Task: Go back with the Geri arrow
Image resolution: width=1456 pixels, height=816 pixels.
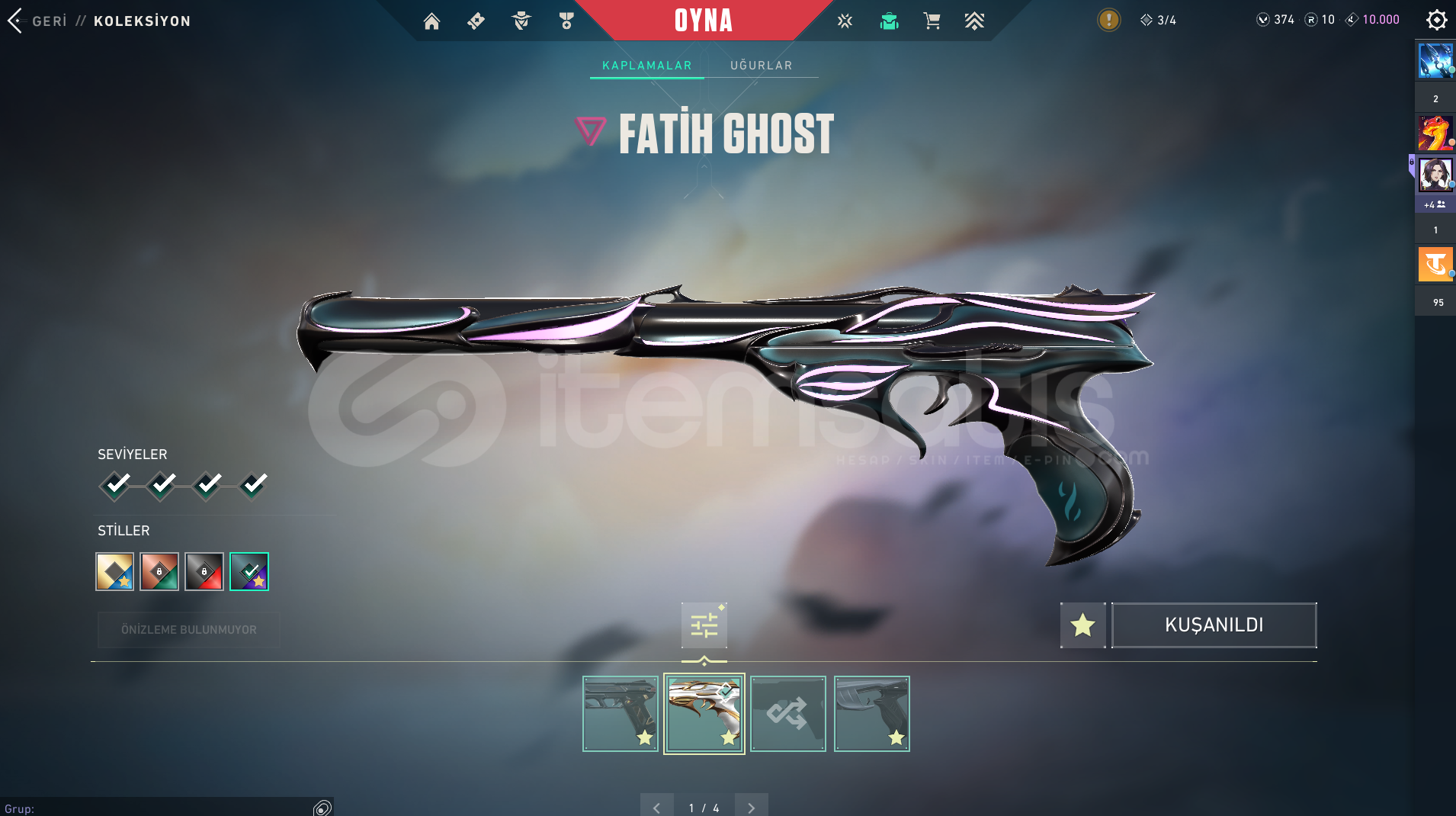Action: tap(15, 21)
